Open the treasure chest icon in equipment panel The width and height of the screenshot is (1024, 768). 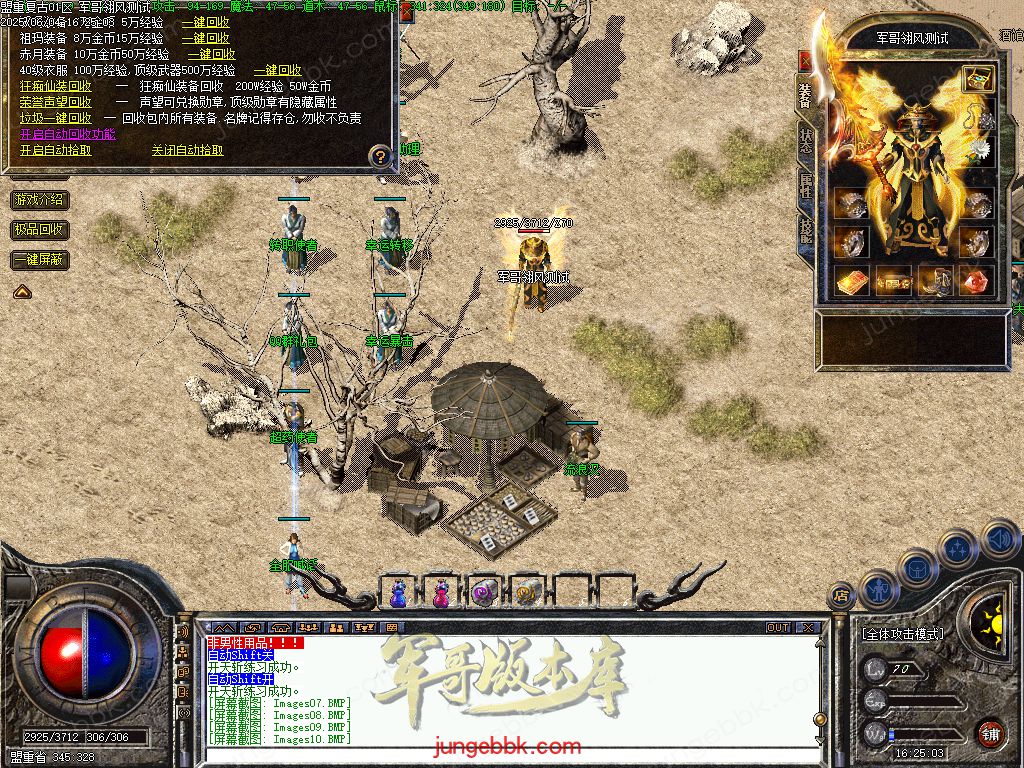(x=978, y=78)
